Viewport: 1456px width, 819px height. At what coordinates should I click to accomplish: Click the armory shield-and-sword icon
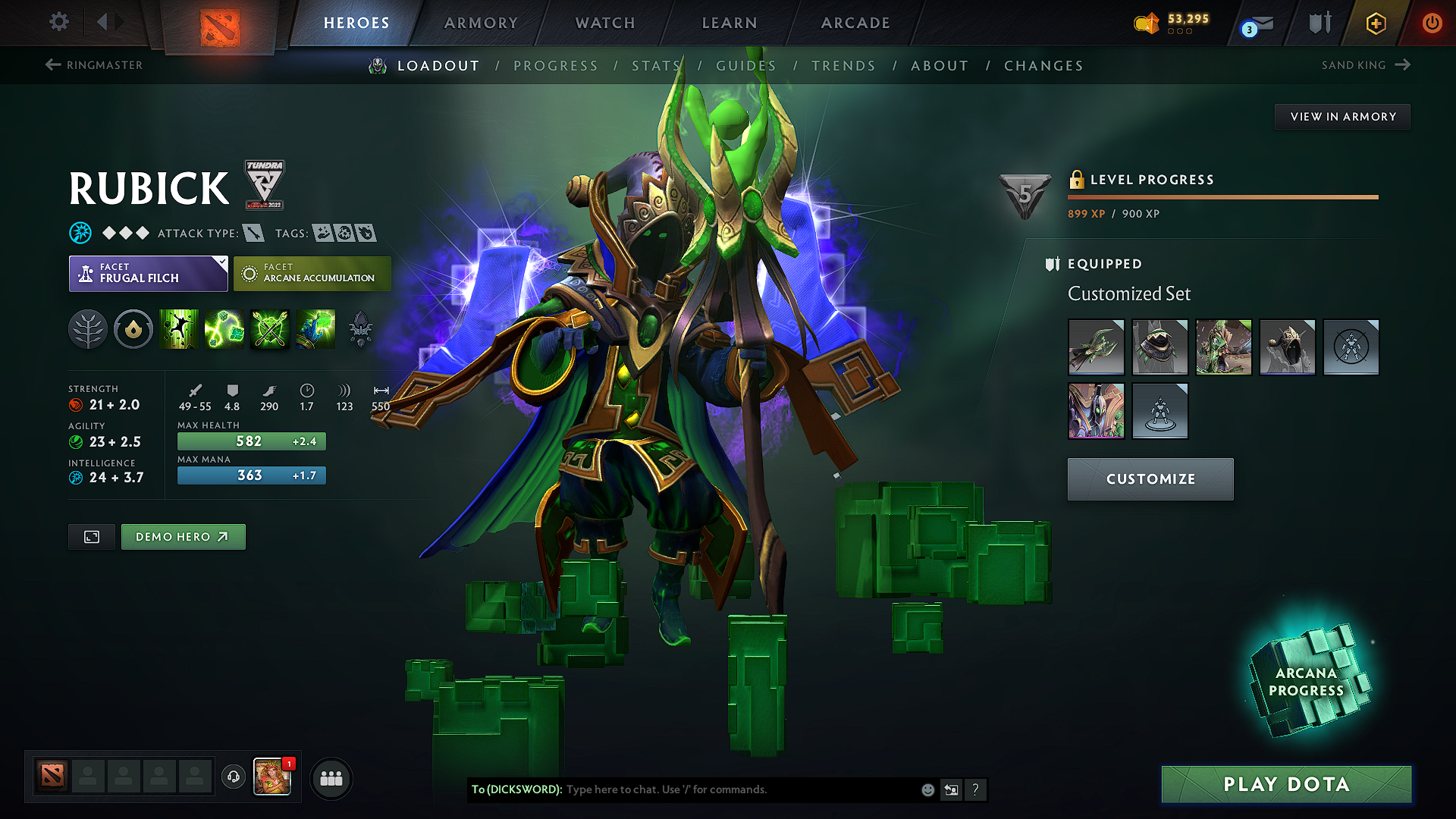pos(1319,23)
